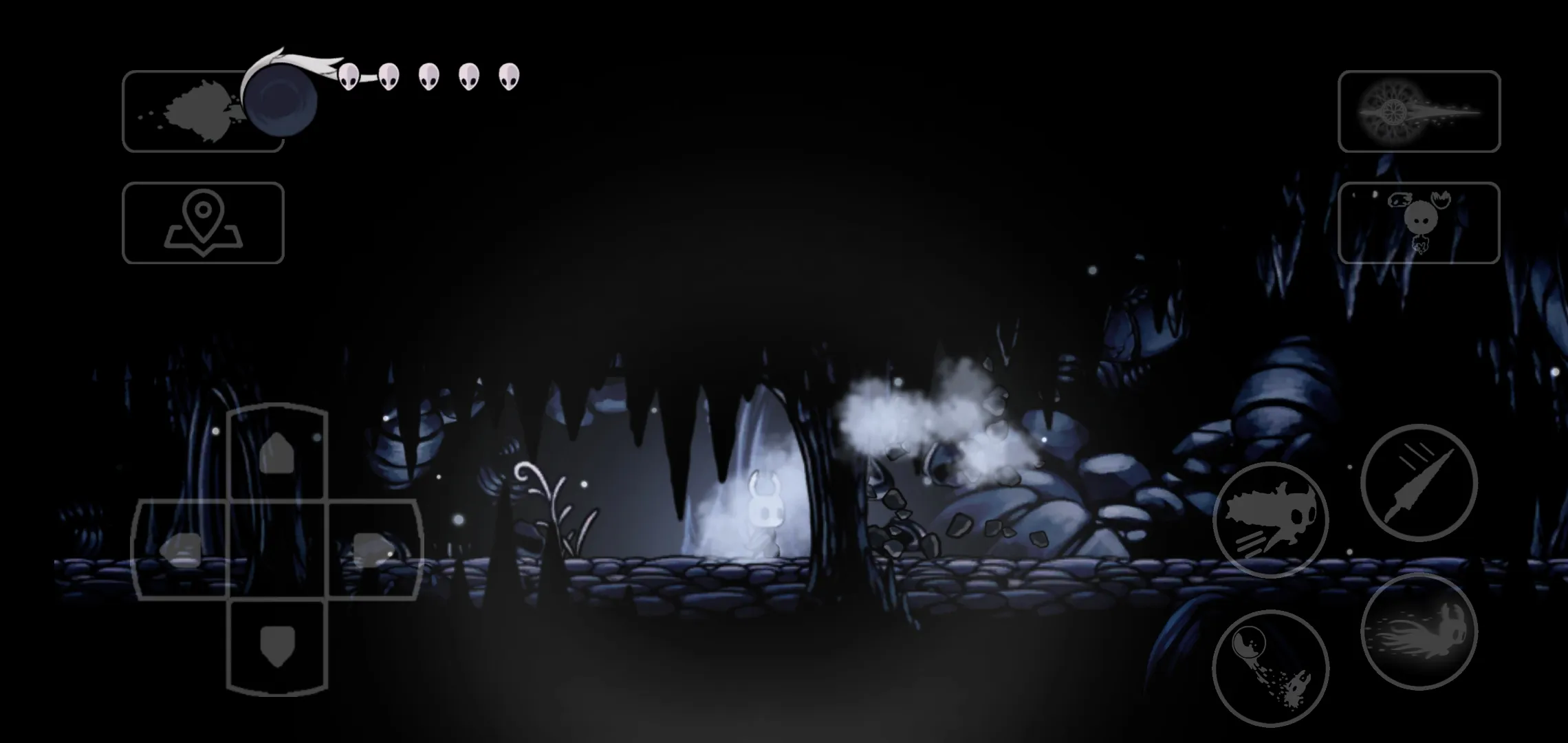Tap the knight dash button with speed lines
The image size is (1568, 743).
pos(1270,520)
